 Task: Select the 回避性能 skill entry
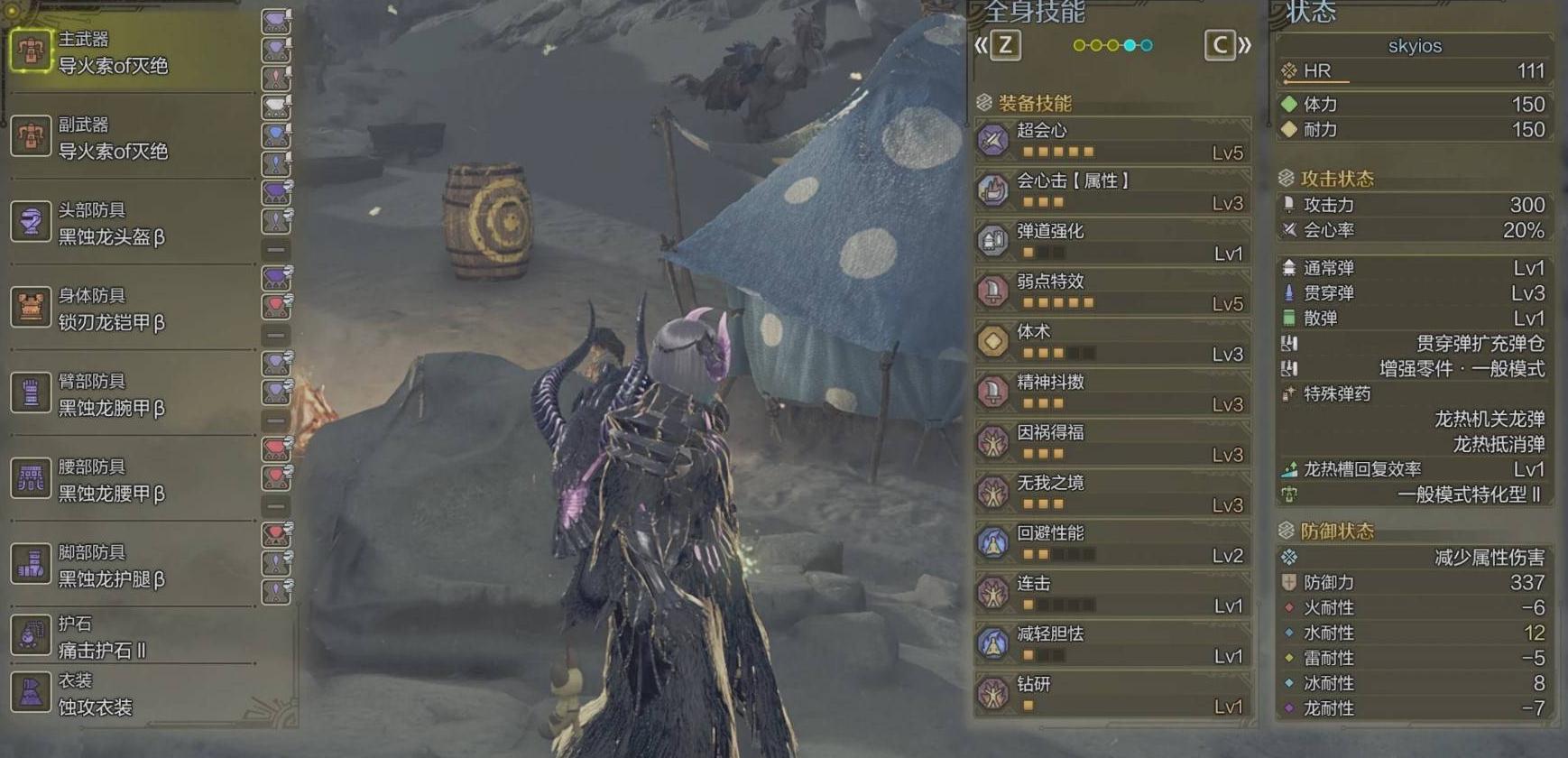point(1112,544)
